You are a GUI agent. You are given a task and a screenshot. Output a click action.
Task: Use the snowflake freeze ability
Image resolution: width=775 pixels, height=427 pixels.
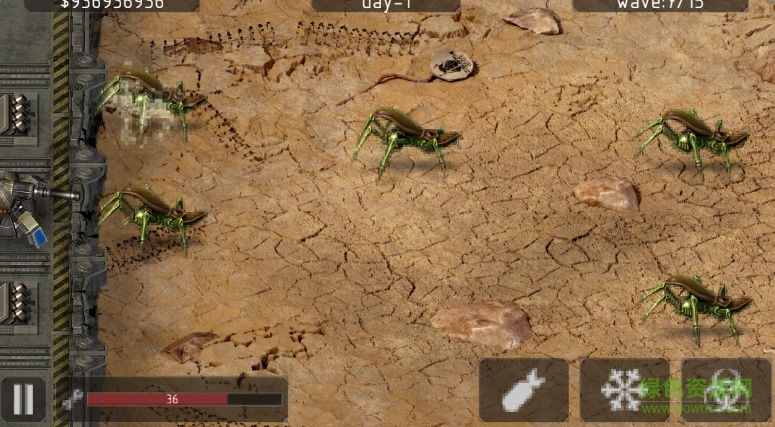click(624, 390)
